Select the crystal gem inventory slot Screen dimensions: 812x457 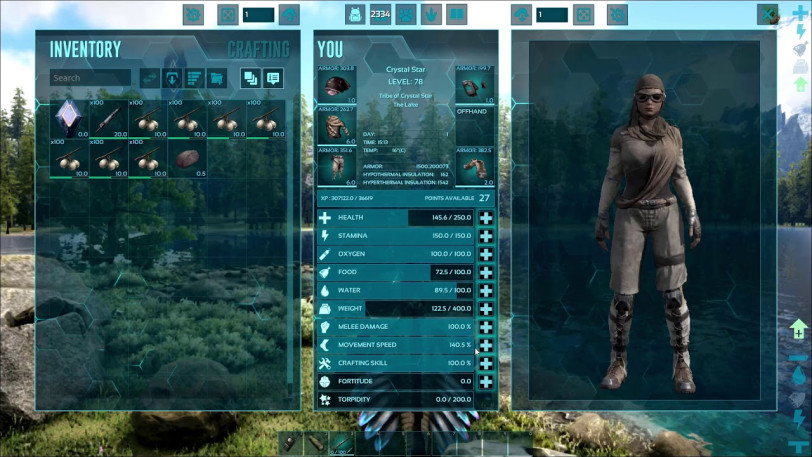tap(69, 119)
